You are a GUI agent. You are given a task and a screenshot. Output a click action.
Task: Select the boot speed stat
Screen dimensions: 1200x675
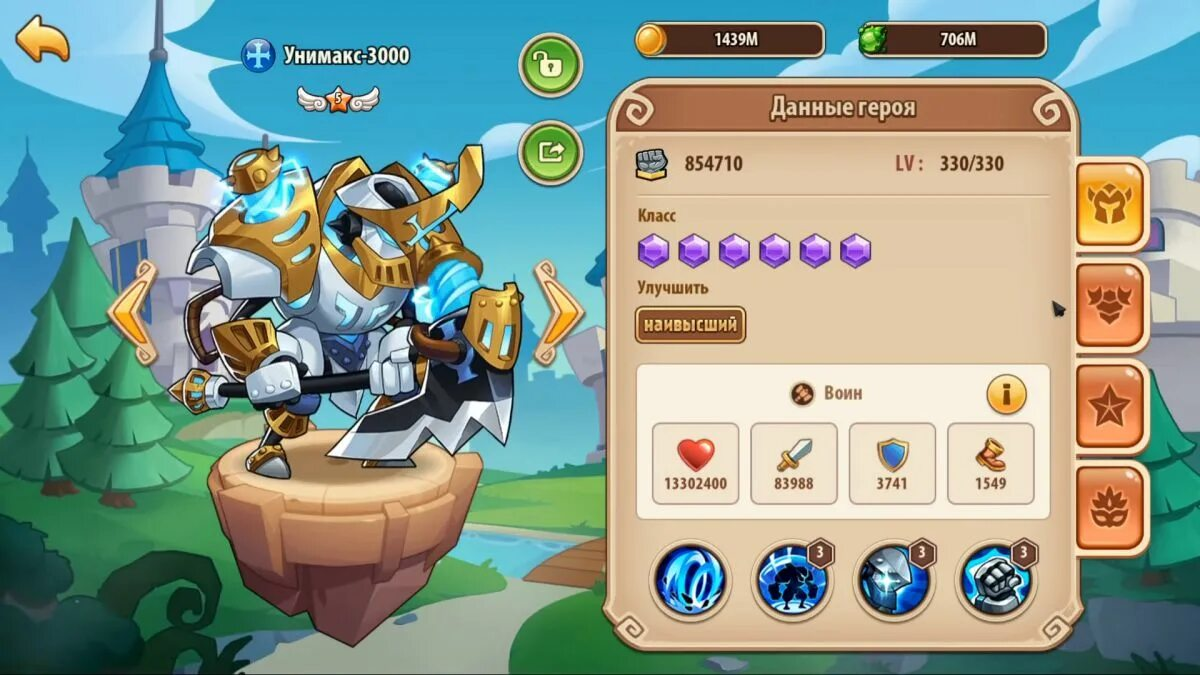tap(990, 463)
